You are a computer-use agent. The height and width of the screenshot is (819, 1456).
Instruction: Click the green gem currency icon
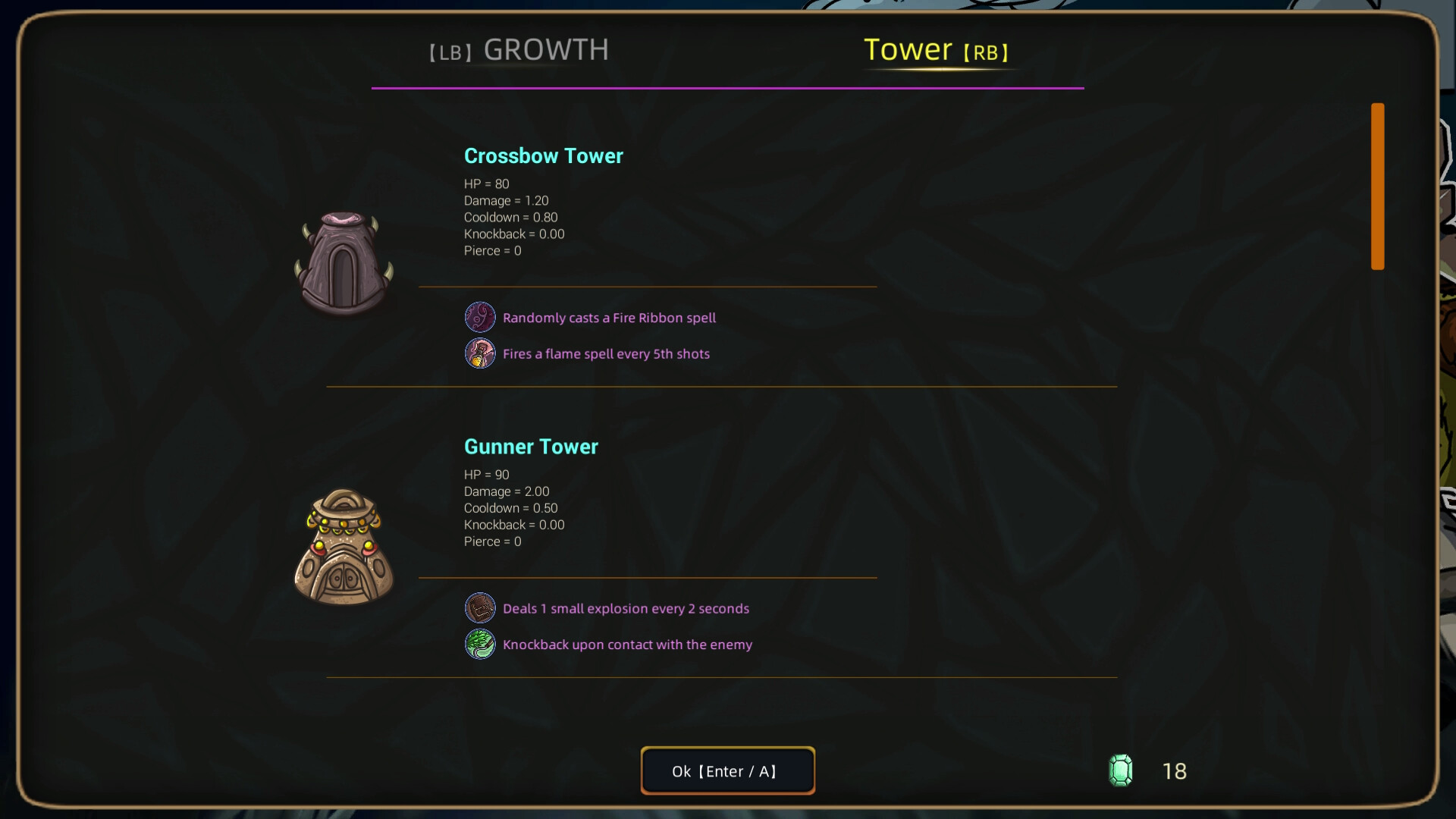[1121, 770]
